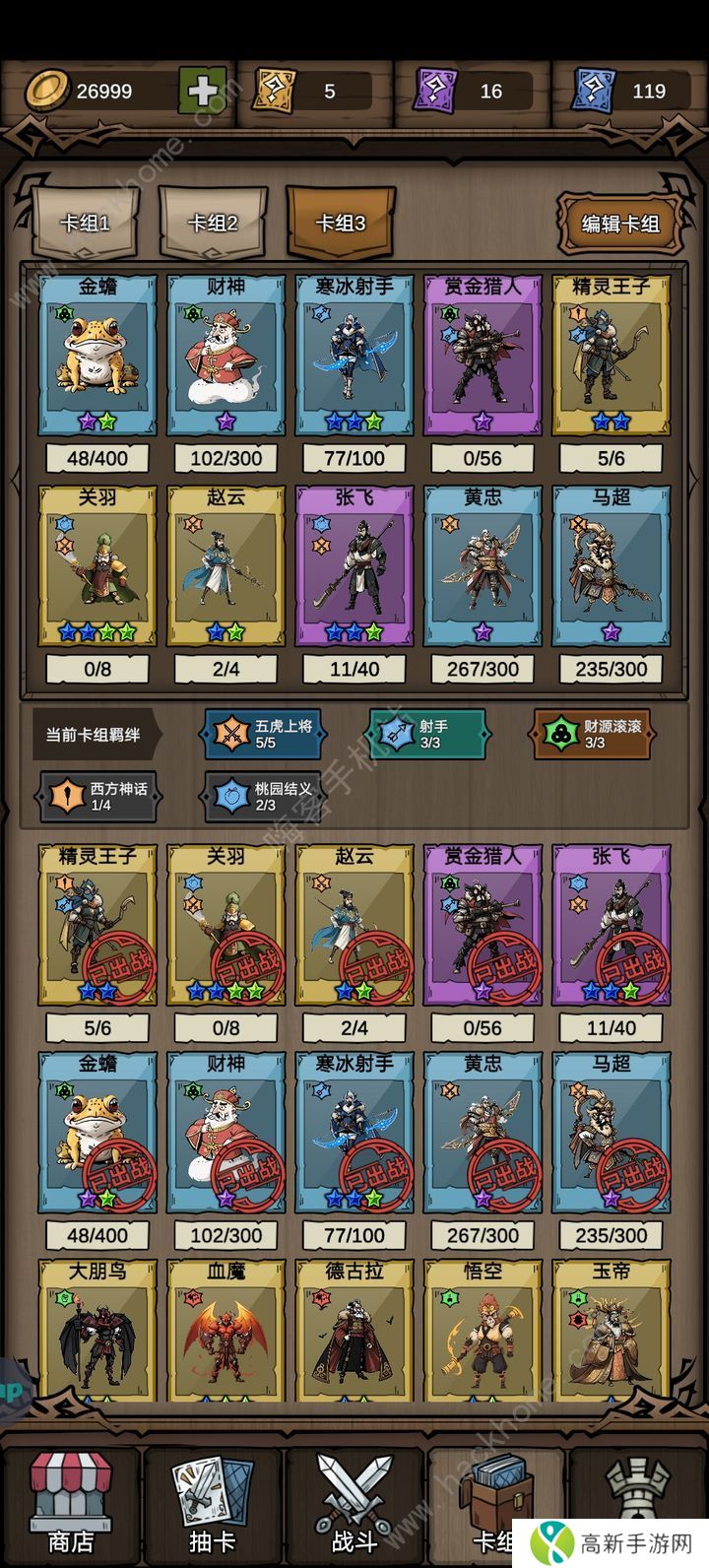Select the 大朋鸟 card
This screenshot has width=709, height=1568.
tap(97, 1330)
